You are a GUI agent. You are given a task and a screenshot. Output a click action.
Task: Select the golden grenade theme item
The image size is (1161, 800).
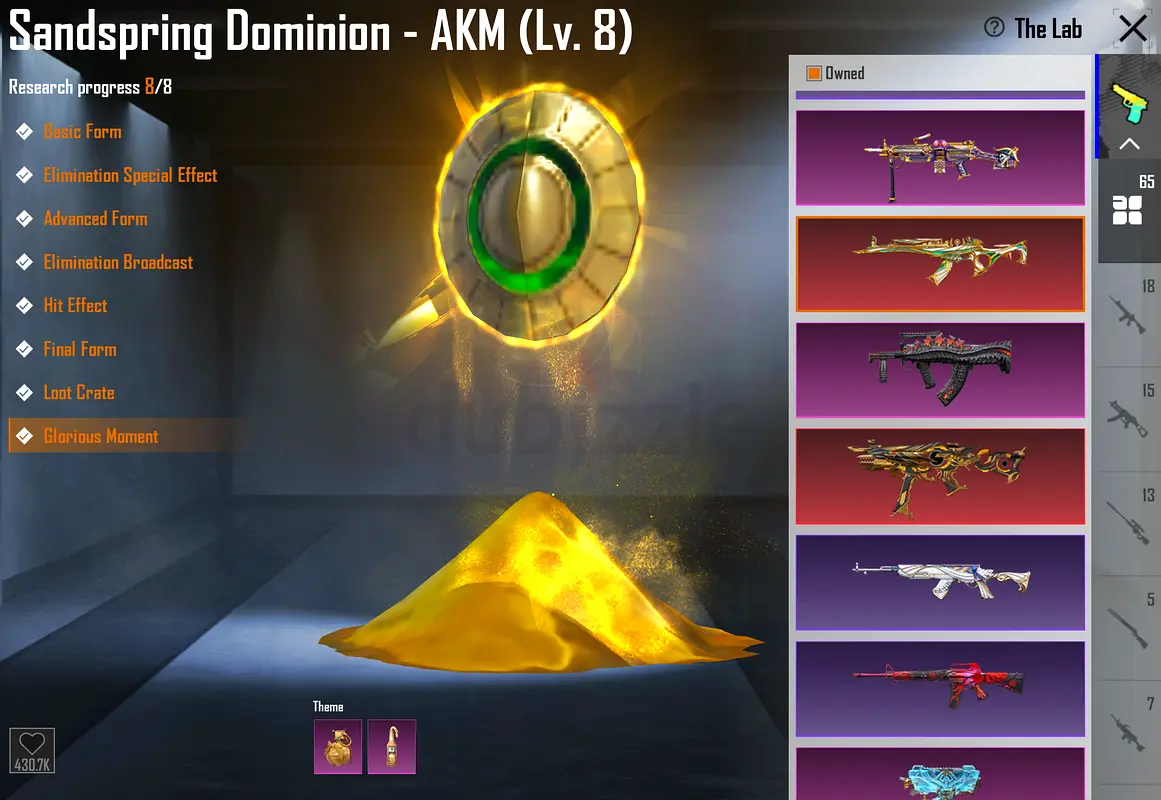[x=337, y=747]
